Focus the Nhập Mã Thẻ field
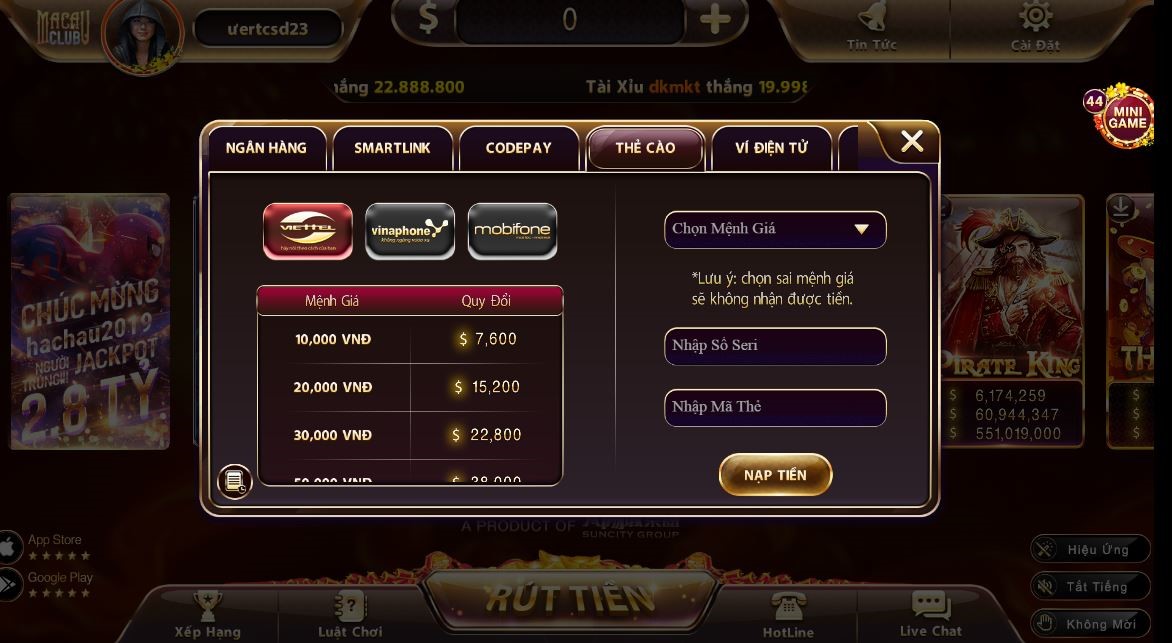 [775, 407]
